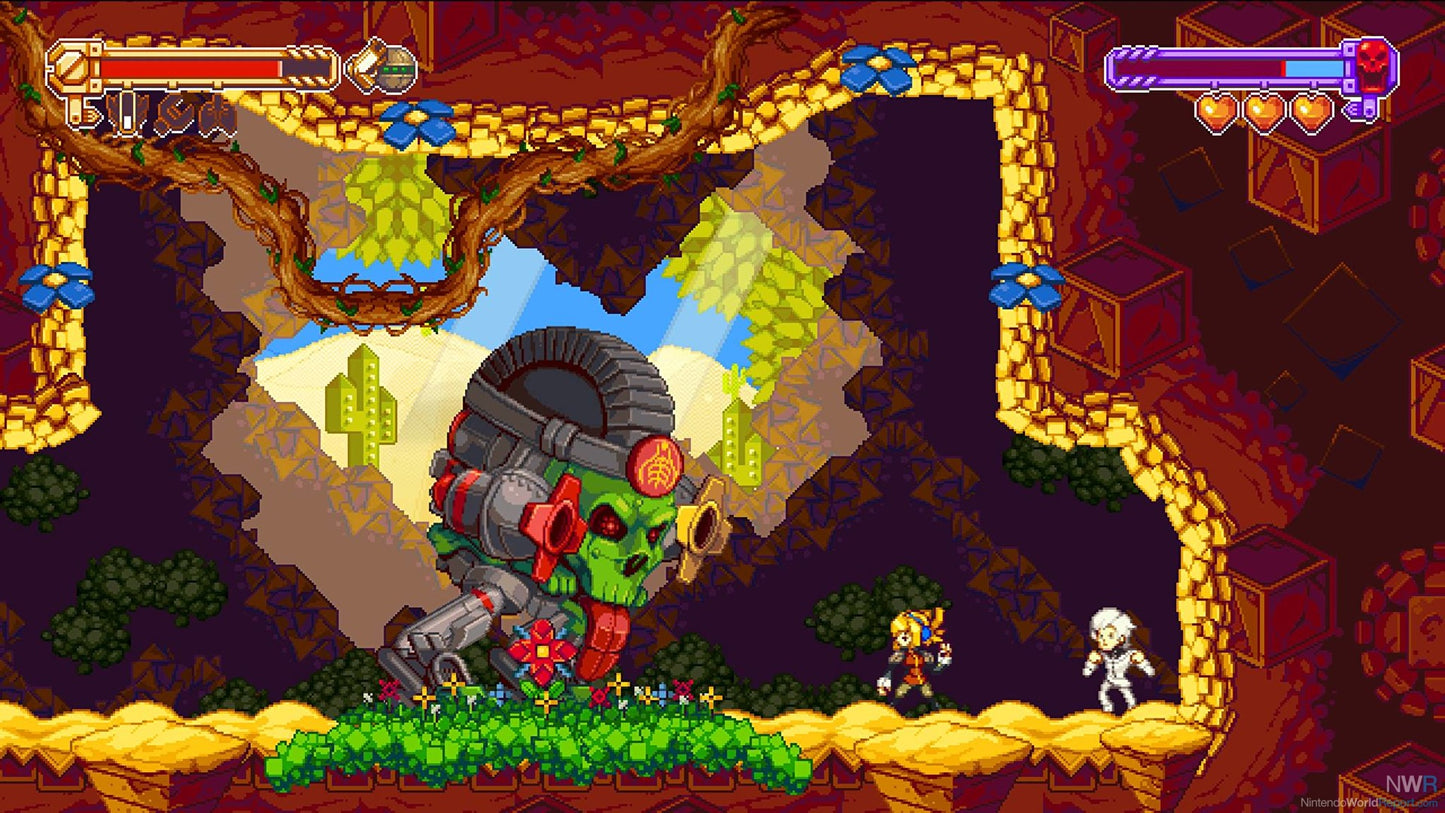Image resolution: width=1445 pixels, height=813 pixels.
Task: Click the rightmost heart icon under boss bar
Action: point(1312,112)
